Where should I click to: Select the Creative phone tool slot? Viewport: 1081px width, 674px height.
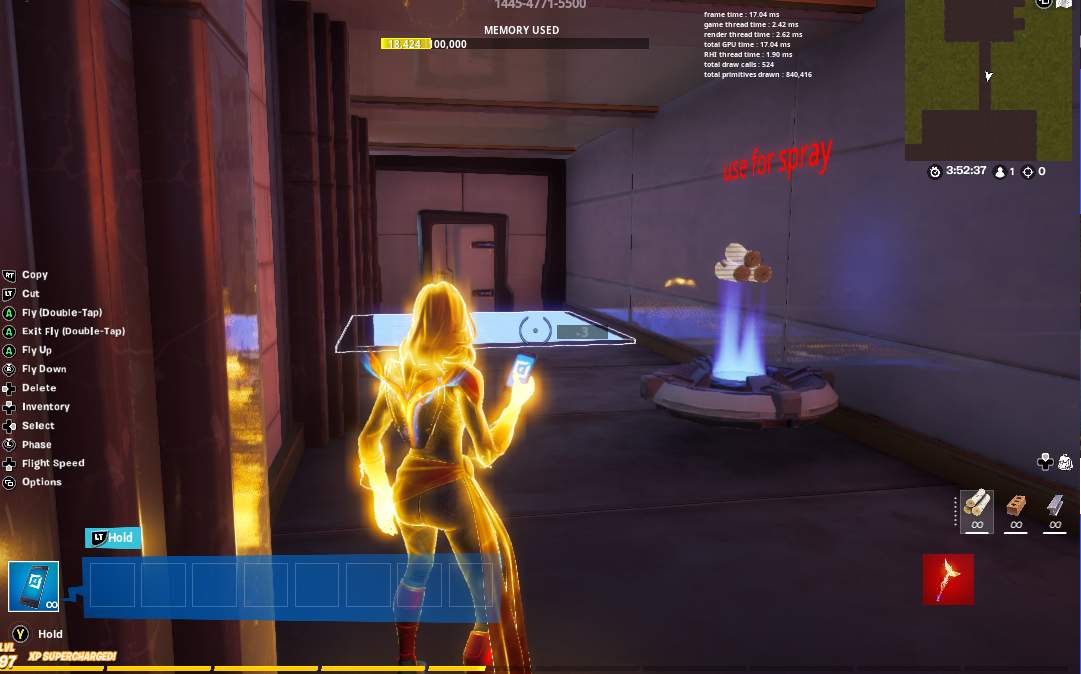point(34,585)
